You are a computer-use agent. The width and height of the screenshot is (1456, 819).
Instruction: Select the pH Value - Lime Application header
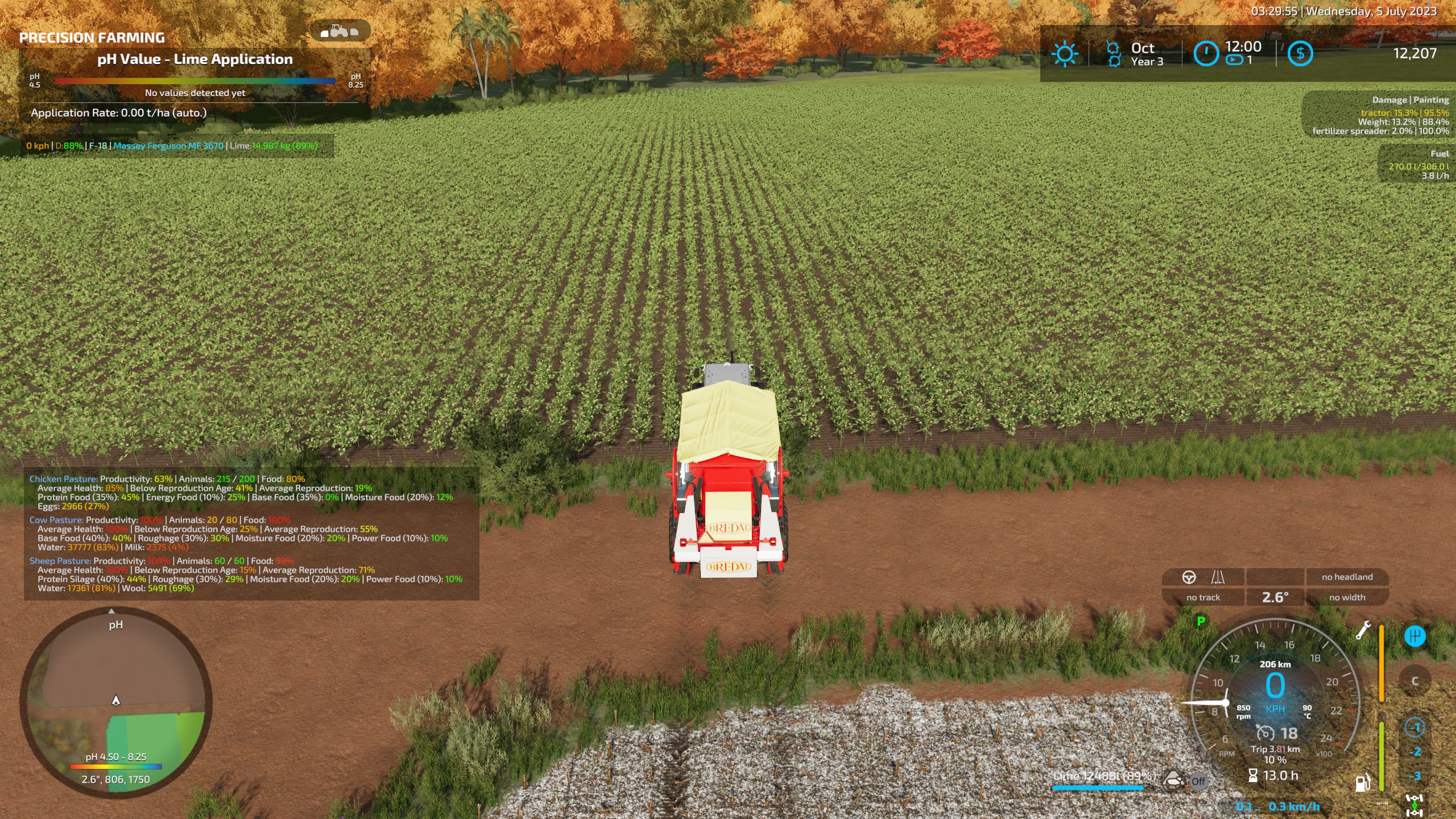click(x=195, y=59)
